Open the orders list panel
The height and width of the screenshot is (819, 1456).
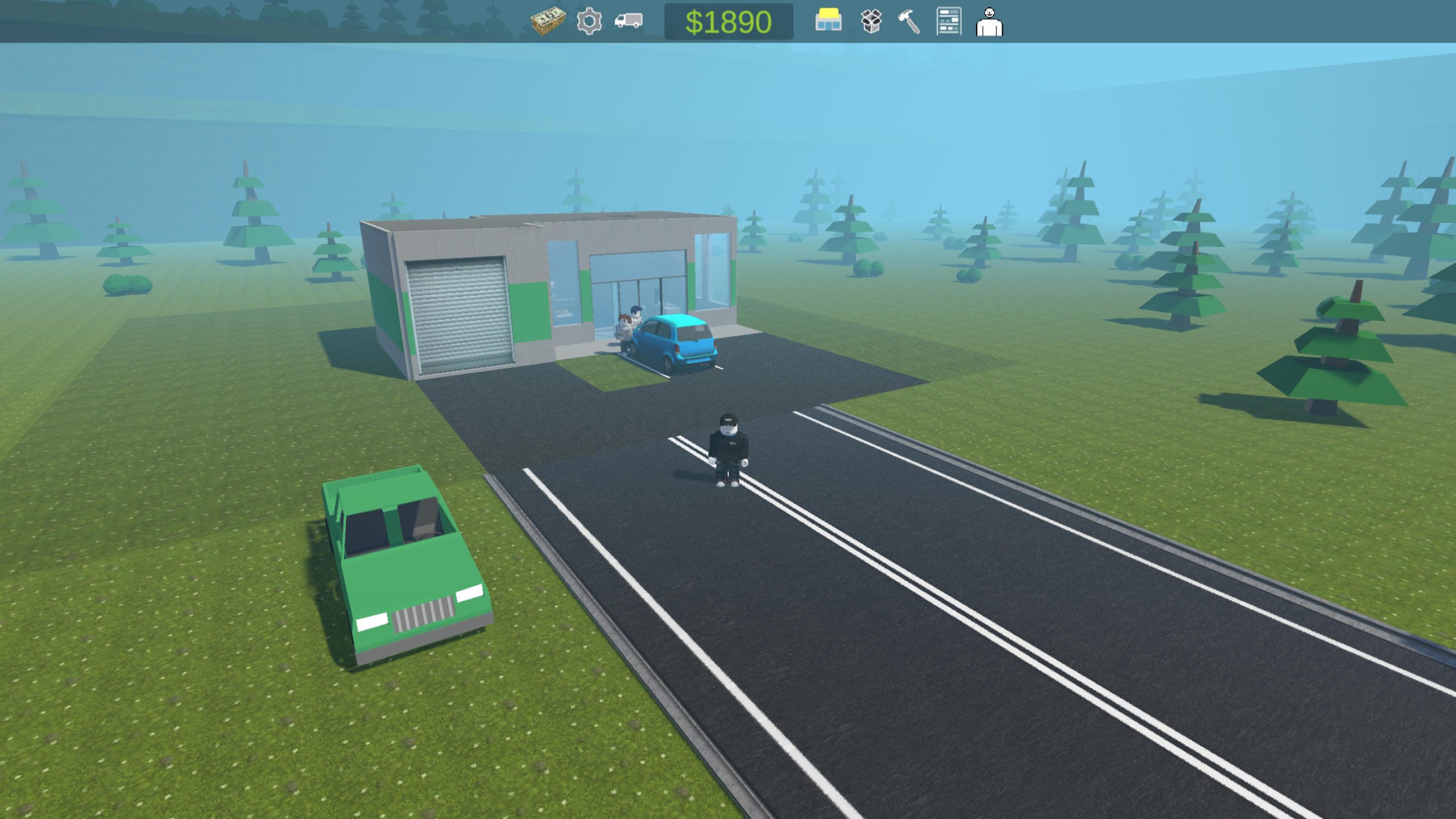point(949,23)
